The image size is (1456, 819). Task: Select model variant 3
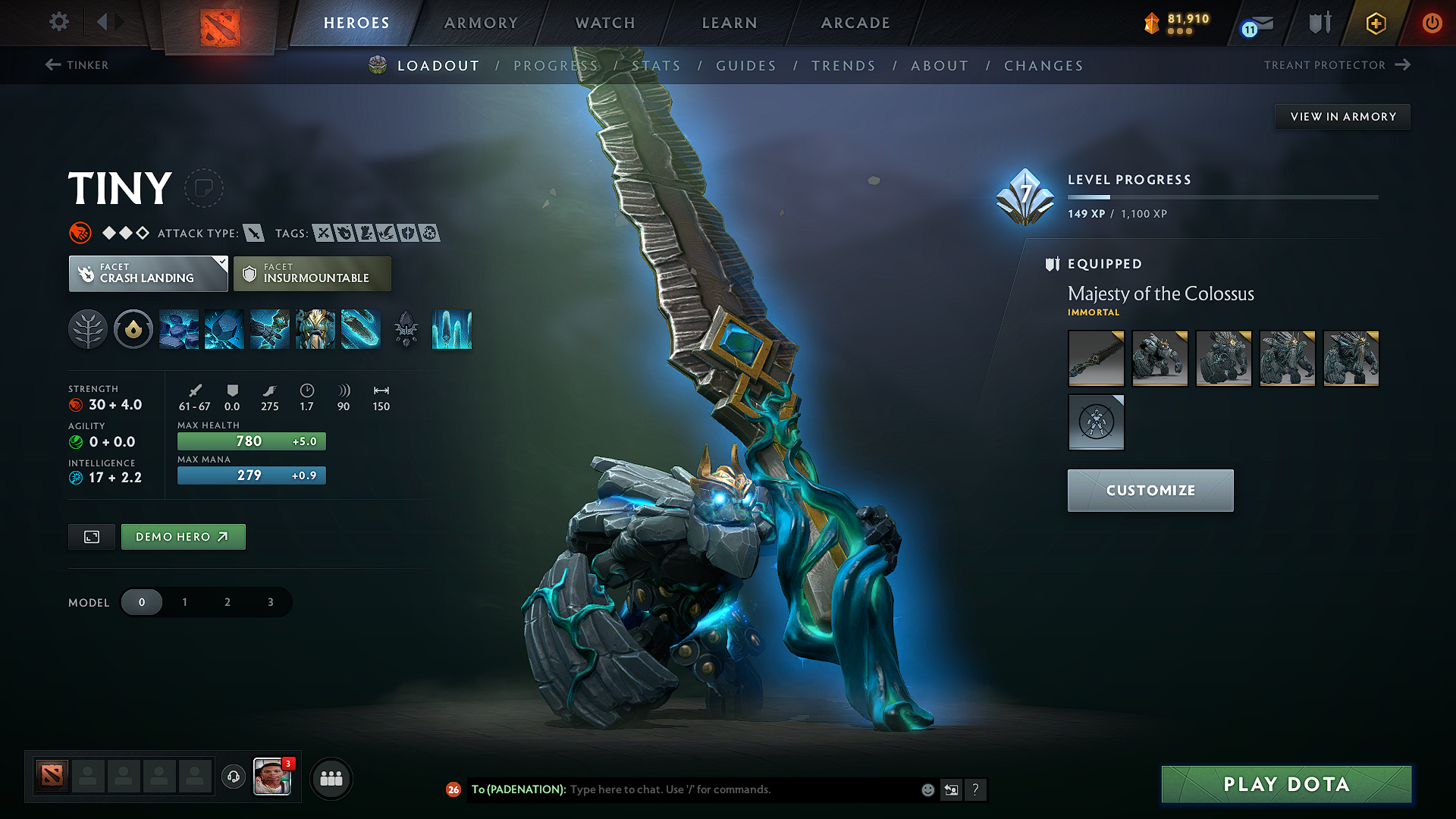(x=270, y=601)
